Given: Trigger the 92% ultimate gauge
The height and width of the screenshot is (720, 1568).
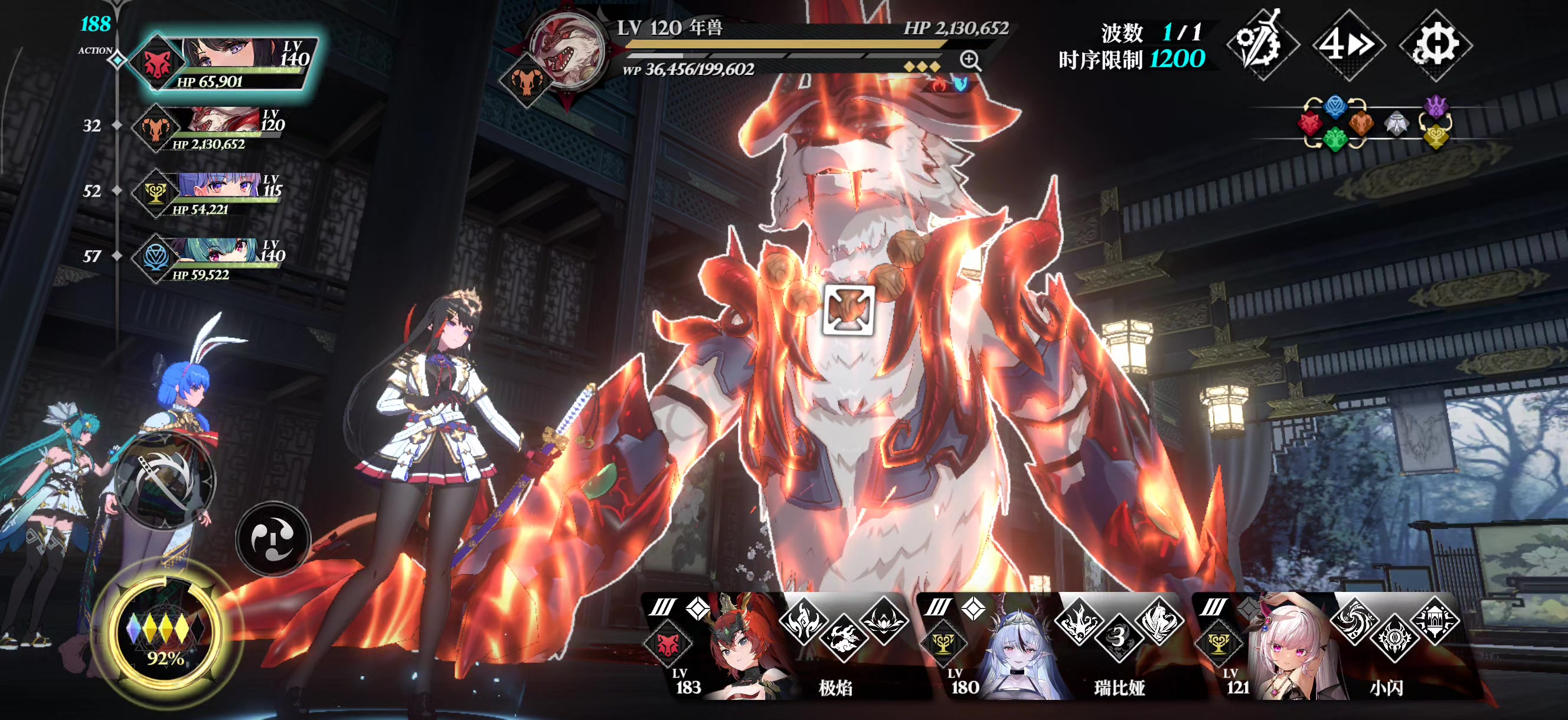Looking at the screenshot, I should point(165,636).
